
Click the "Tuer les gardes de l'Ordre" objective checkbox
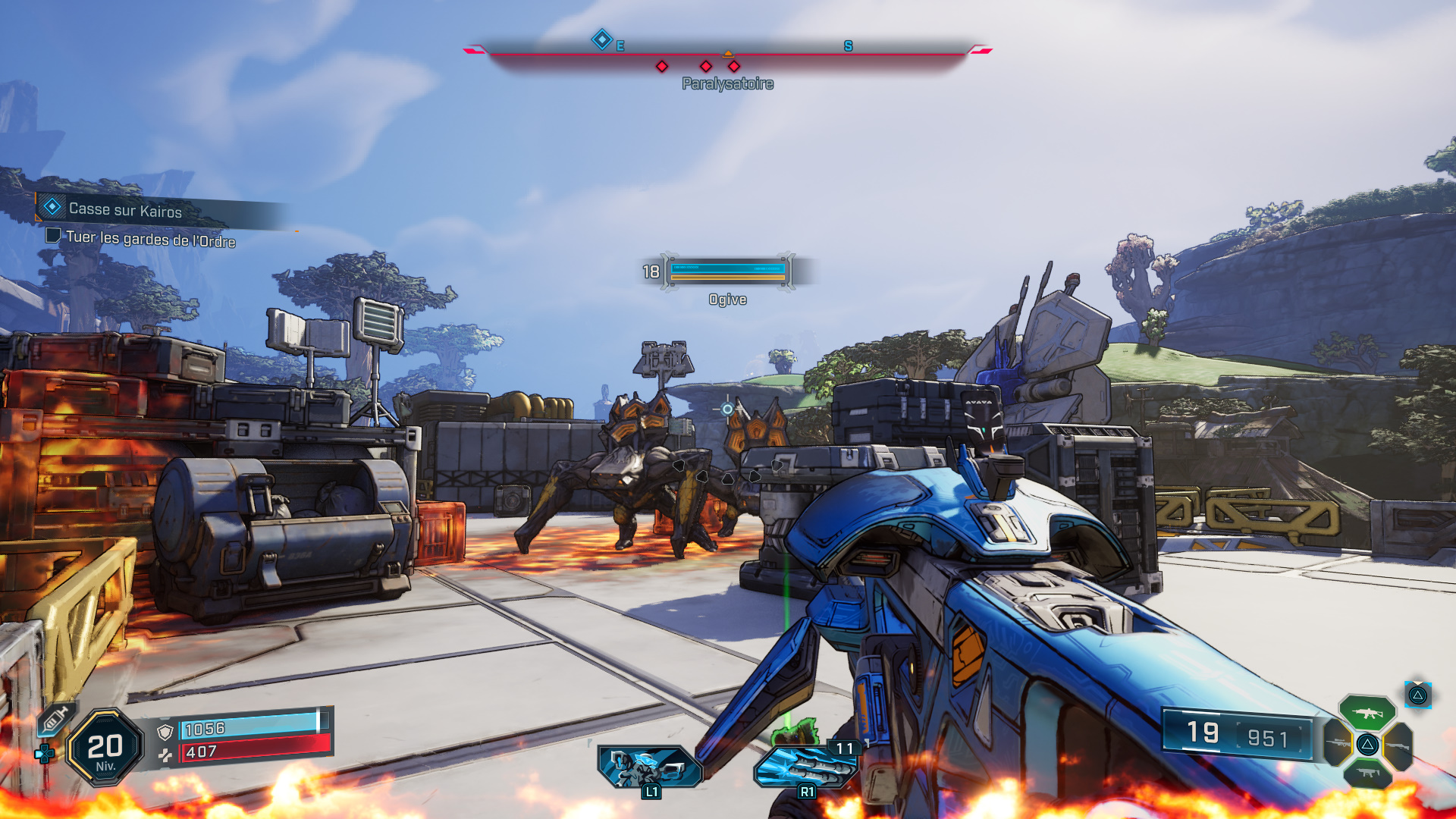53,235
